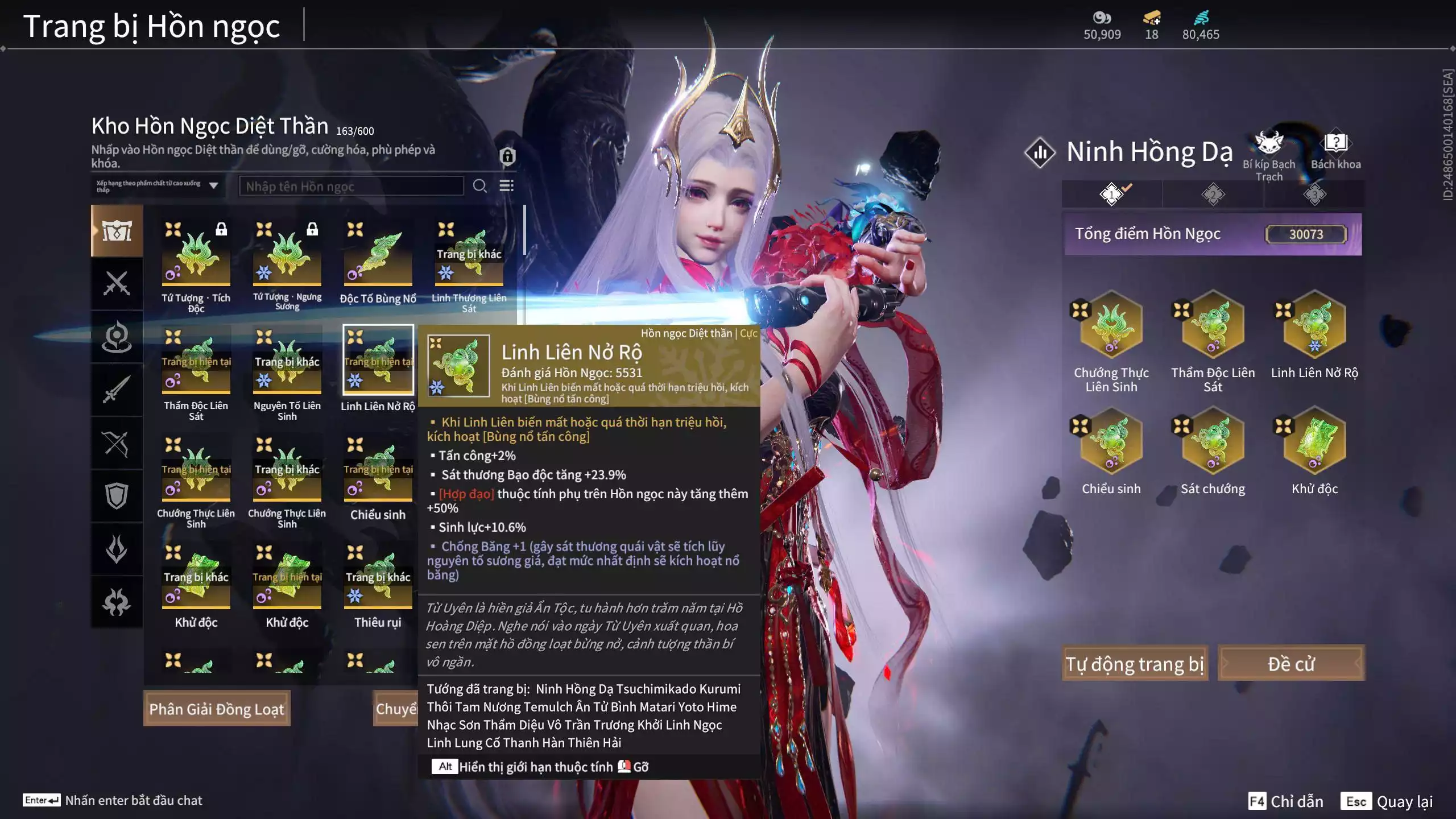Type in the Nhập tên Hồn ngọc search field
This screenshot has width=1456, height=819.
(351, 186)
